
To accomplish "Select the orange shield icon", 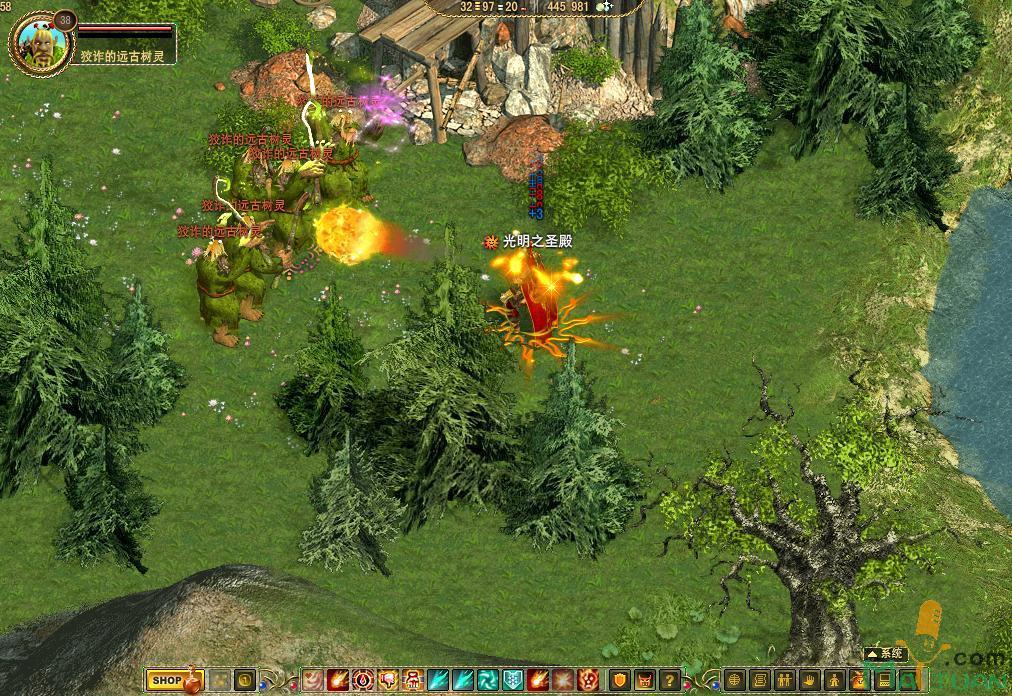I will pyautogui.click(x=621, y=680).
